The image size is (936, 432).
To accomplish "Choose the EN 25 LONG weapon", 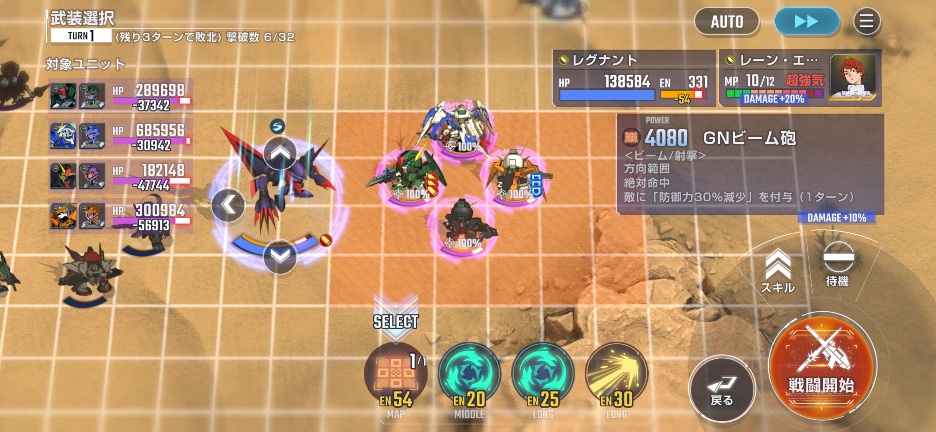I will pos(543,375).
